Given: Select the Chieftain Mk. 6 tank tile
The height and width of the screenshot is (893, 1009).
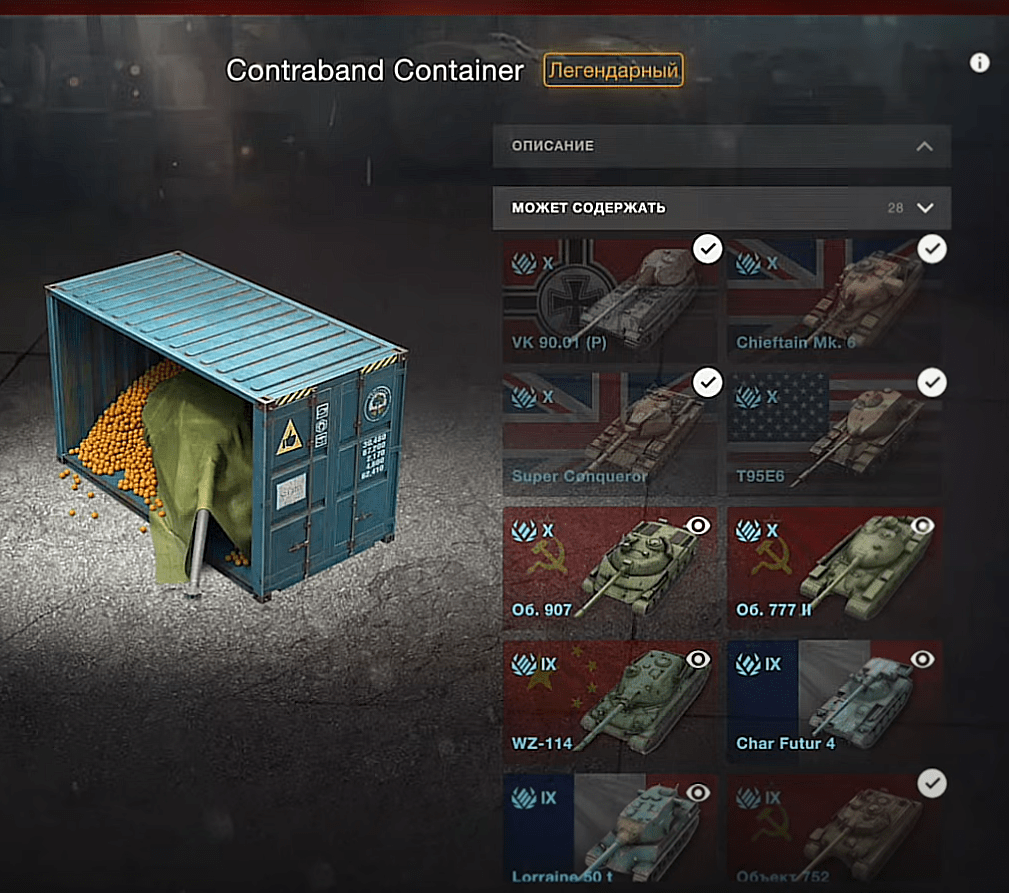Looking at the screenshot, I should [x=833, y=300].
